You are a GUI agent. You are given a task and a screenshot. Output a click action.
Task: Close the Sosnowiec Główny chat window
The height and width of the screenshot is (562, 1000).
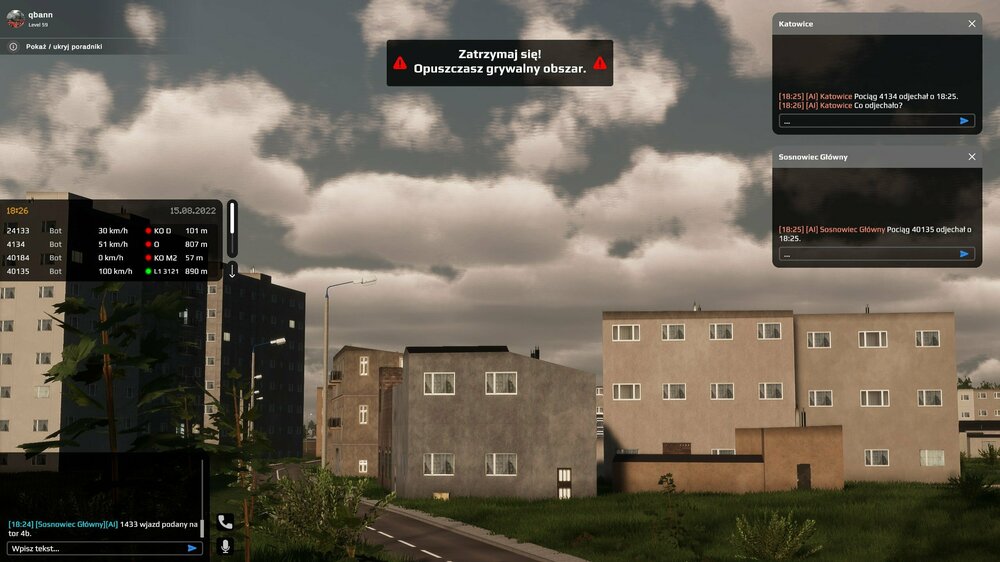972,157
